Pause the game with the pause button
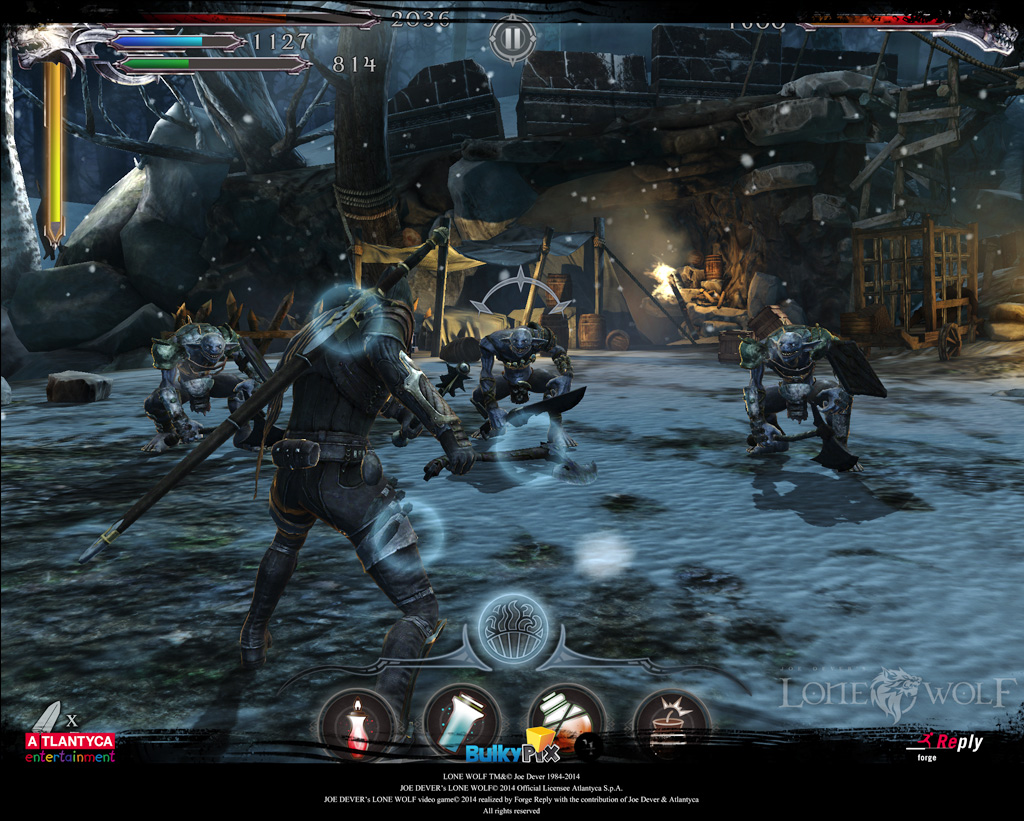Screen dimensions: 1024x821 coord(512,39)
